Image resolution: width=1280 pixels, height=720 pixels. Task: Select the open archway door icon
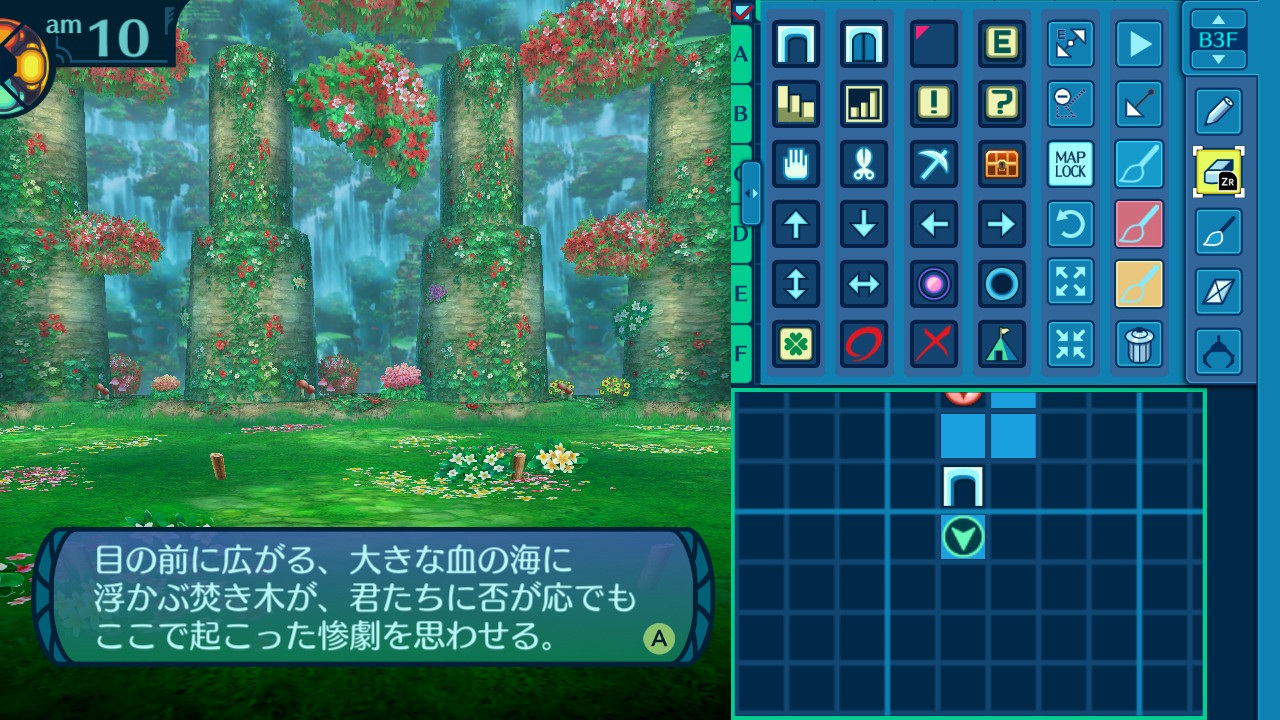click(x=796, y=44)
